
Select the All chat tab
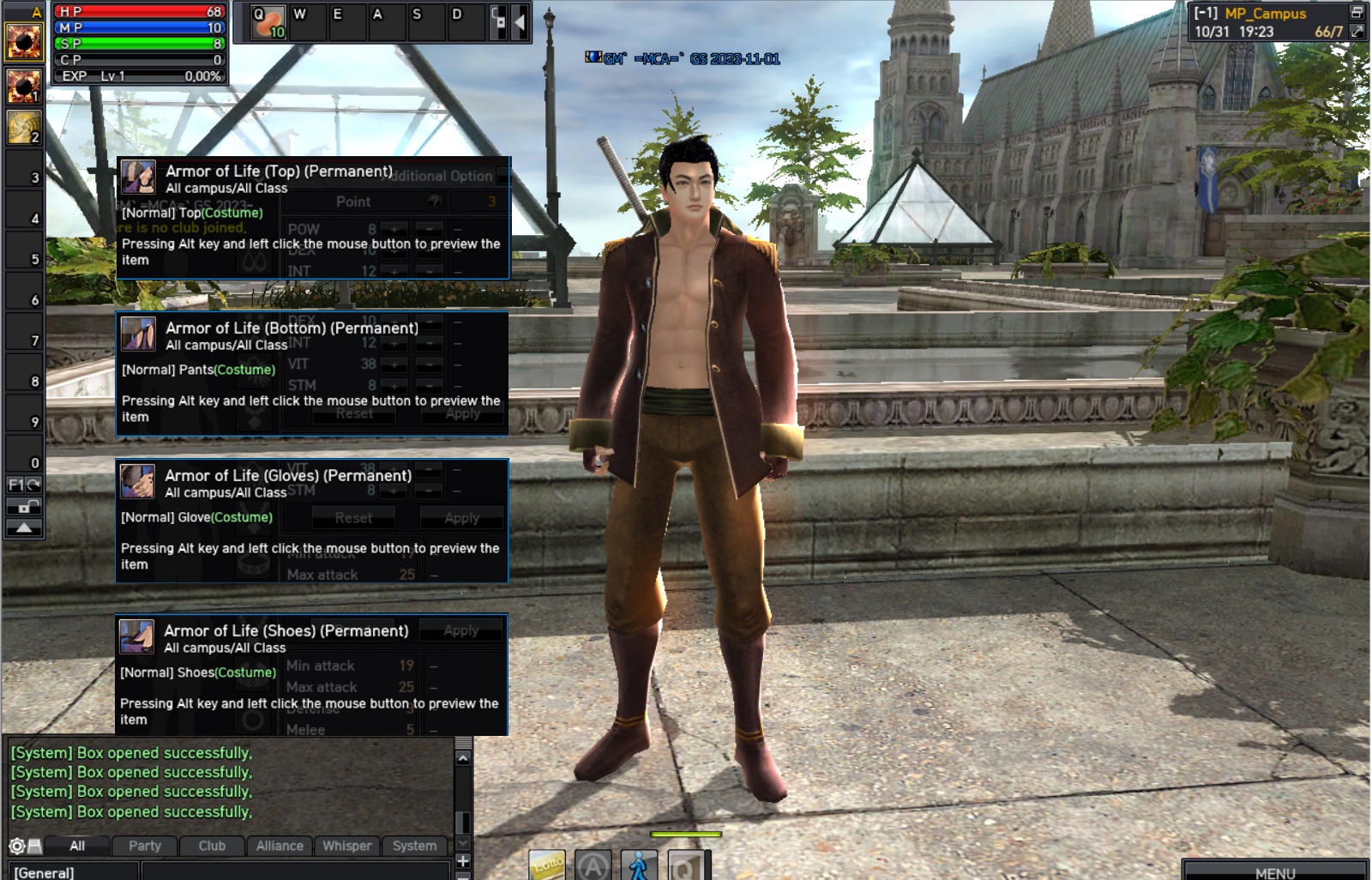[77, 846]
